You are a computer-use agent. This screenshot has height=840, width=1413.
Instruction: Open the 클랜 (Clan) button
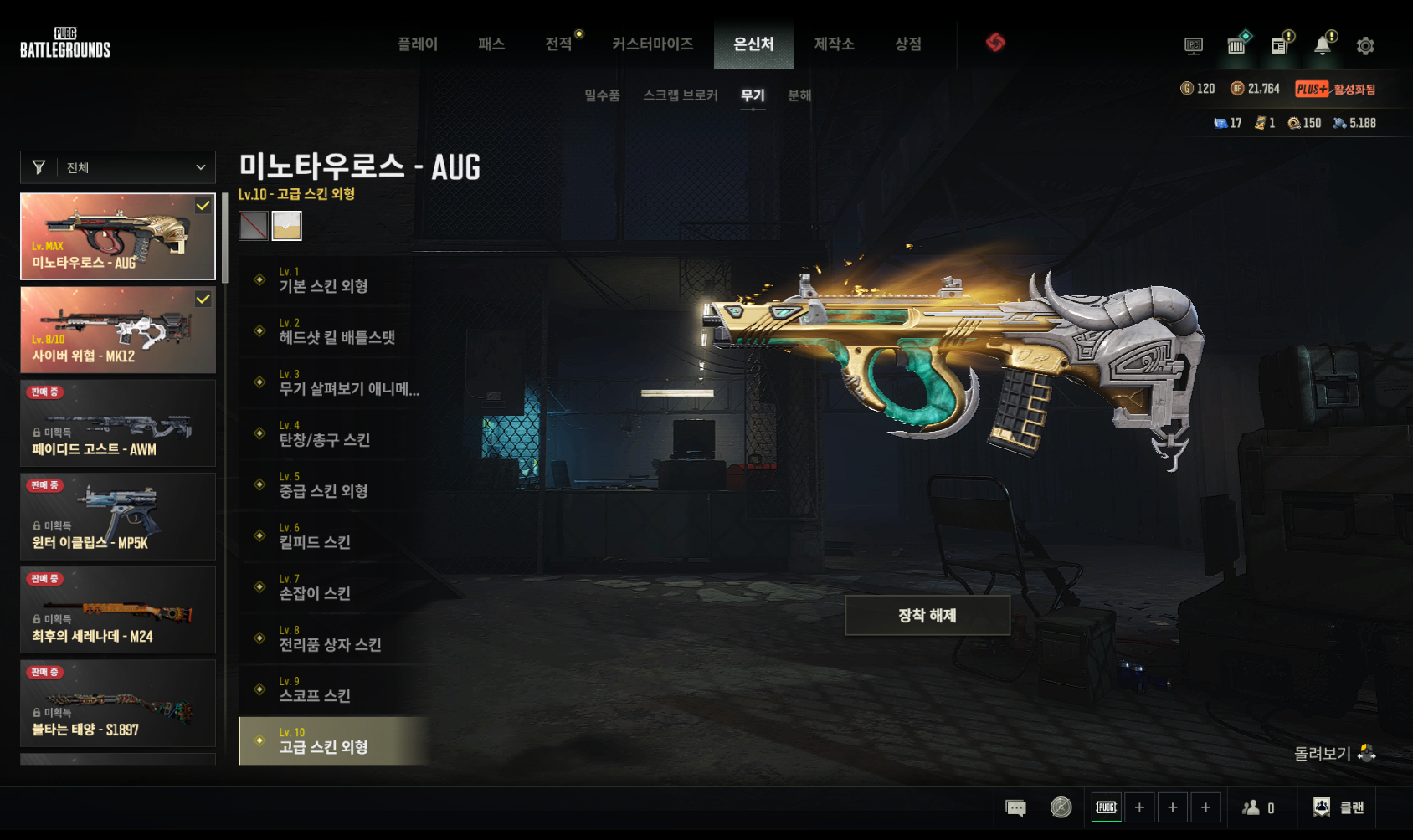[1338, 807]
